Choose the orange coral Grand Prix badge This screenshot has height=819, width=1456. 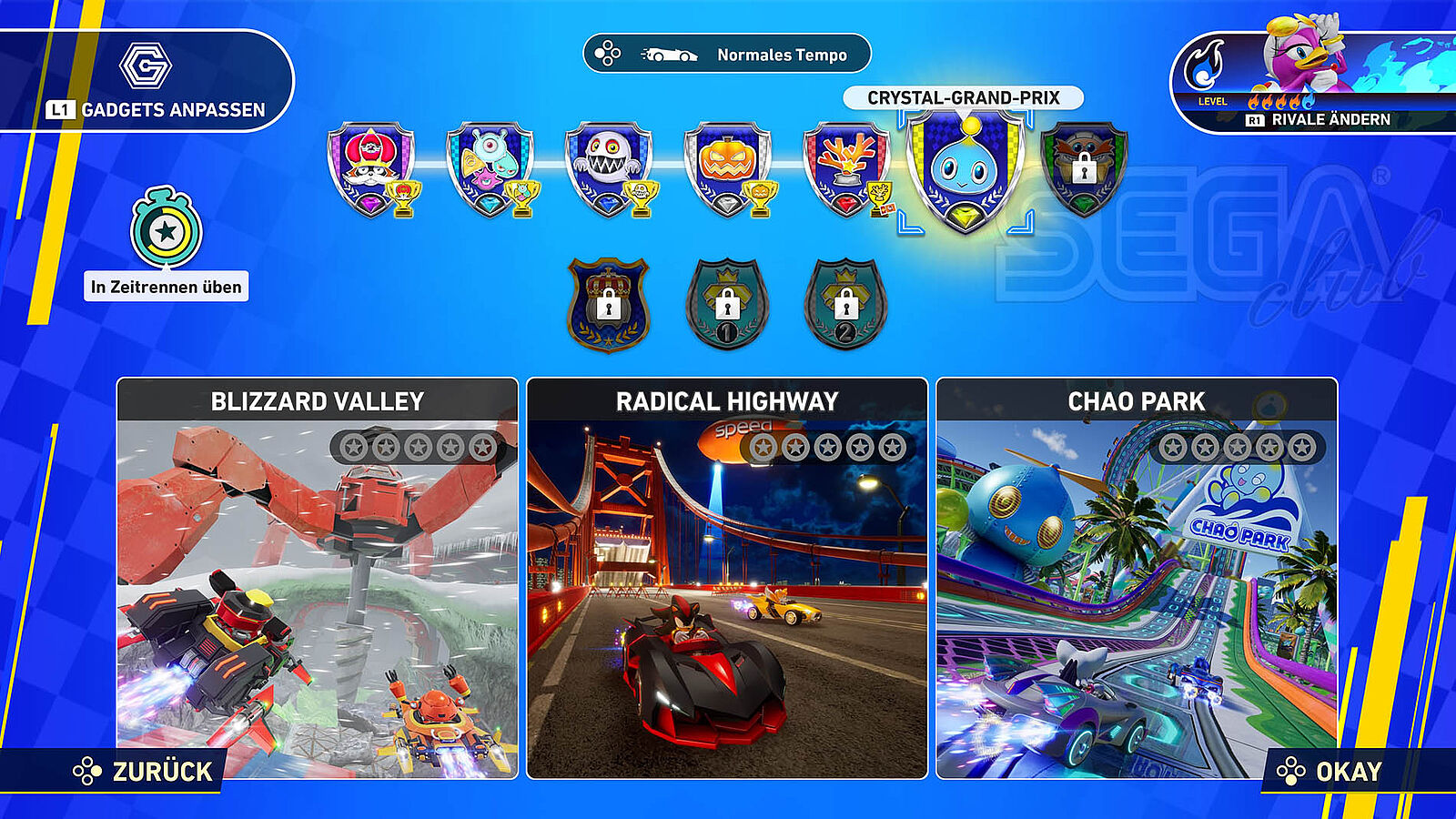[x=846, y=168]
